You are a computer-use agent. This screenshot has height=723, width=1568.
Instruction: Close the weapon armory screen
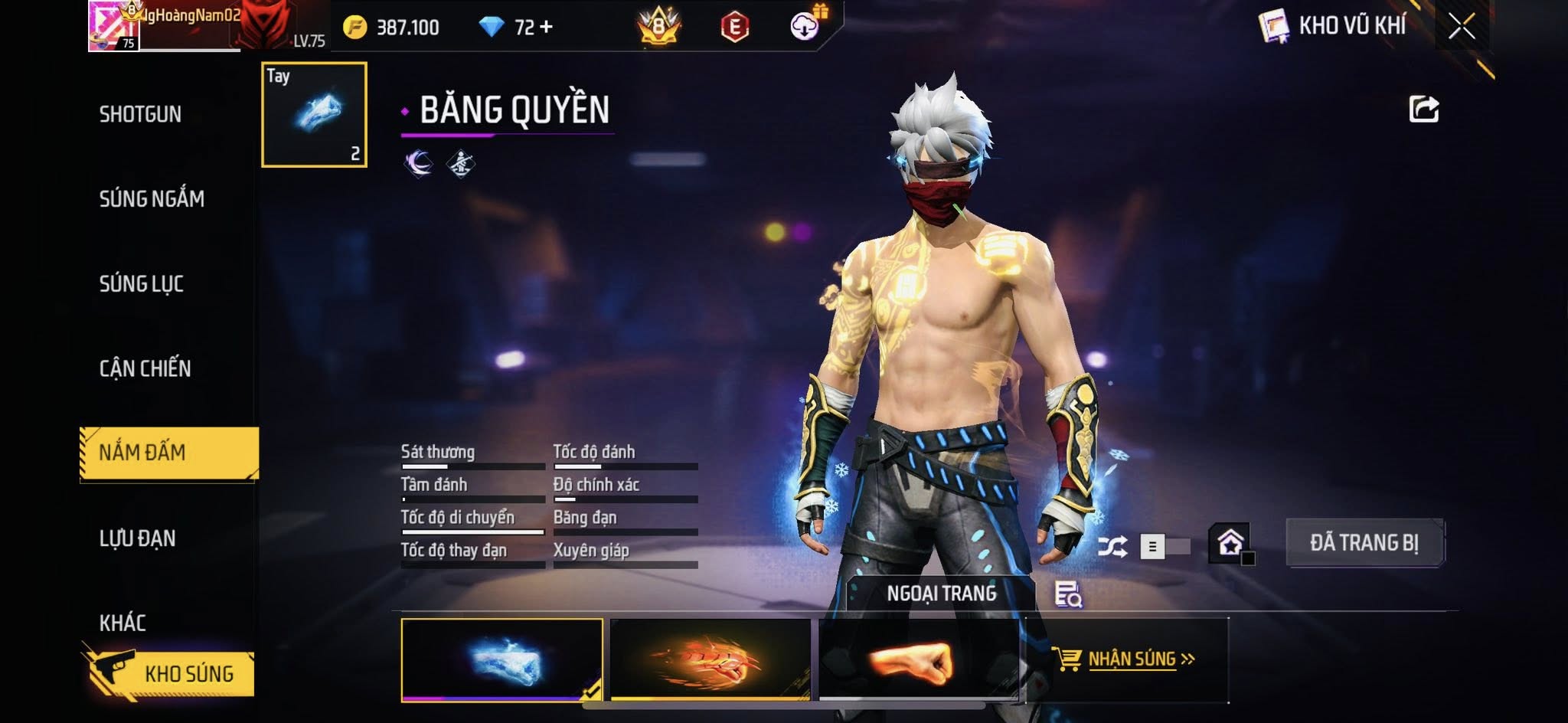1461,27
